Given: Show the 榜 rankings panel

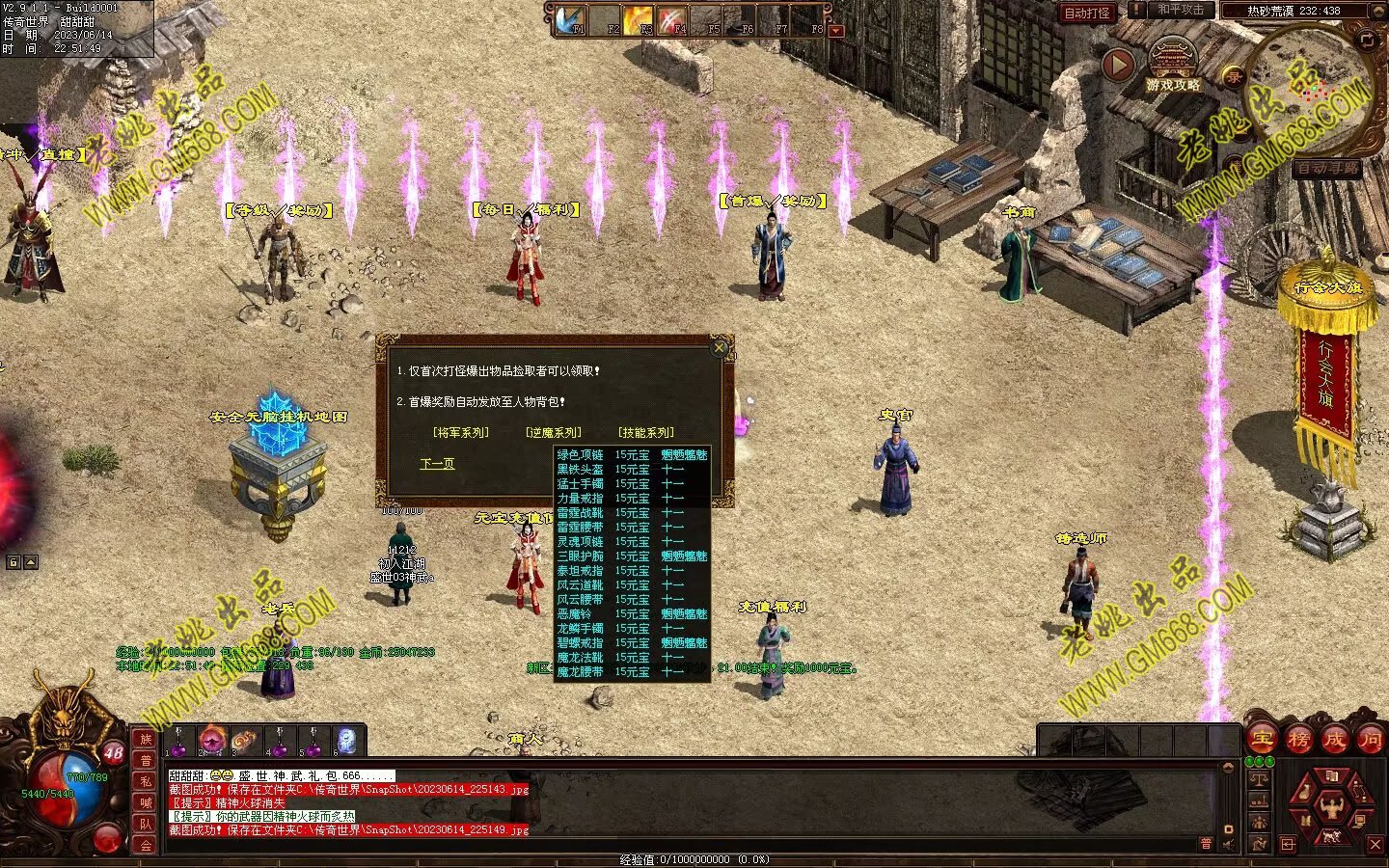Looking at the screenshot, I should (x=1298, y=740).
